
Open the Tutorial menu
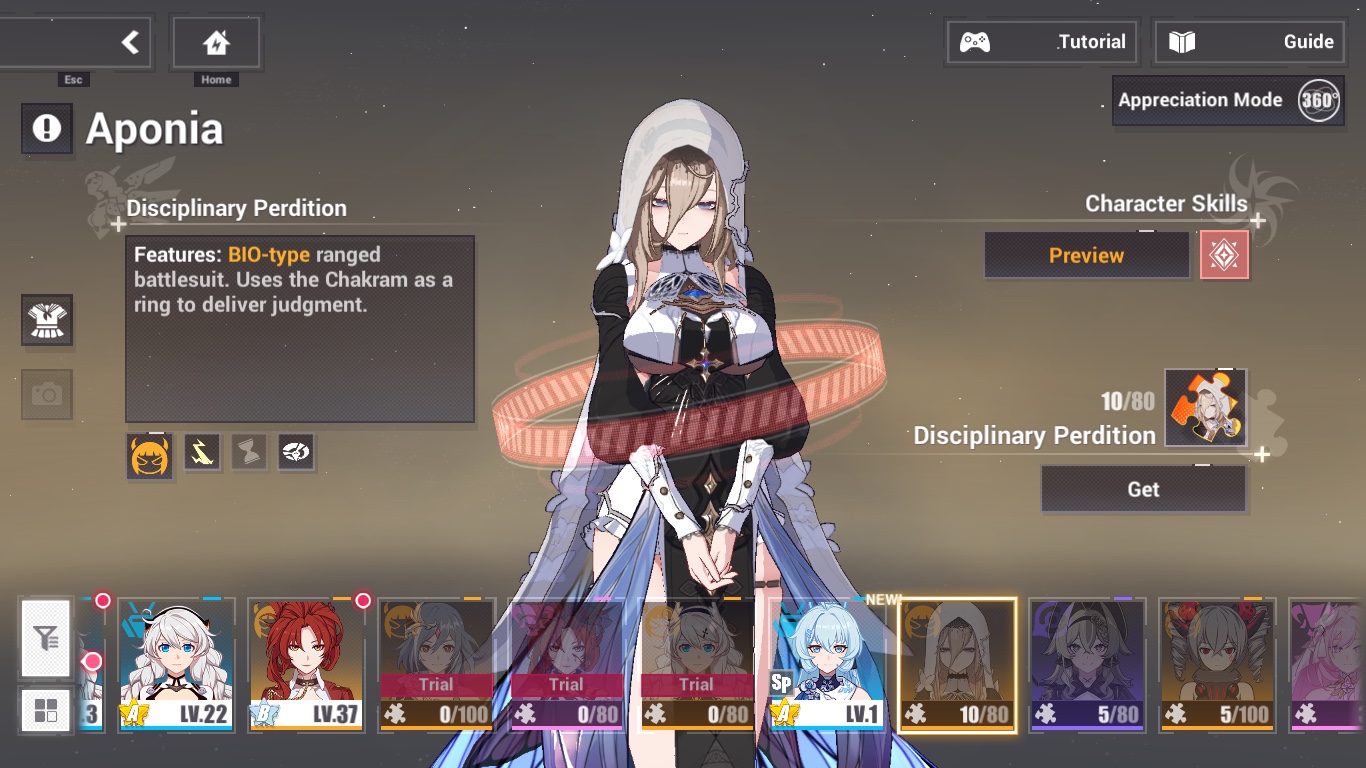1041,41
